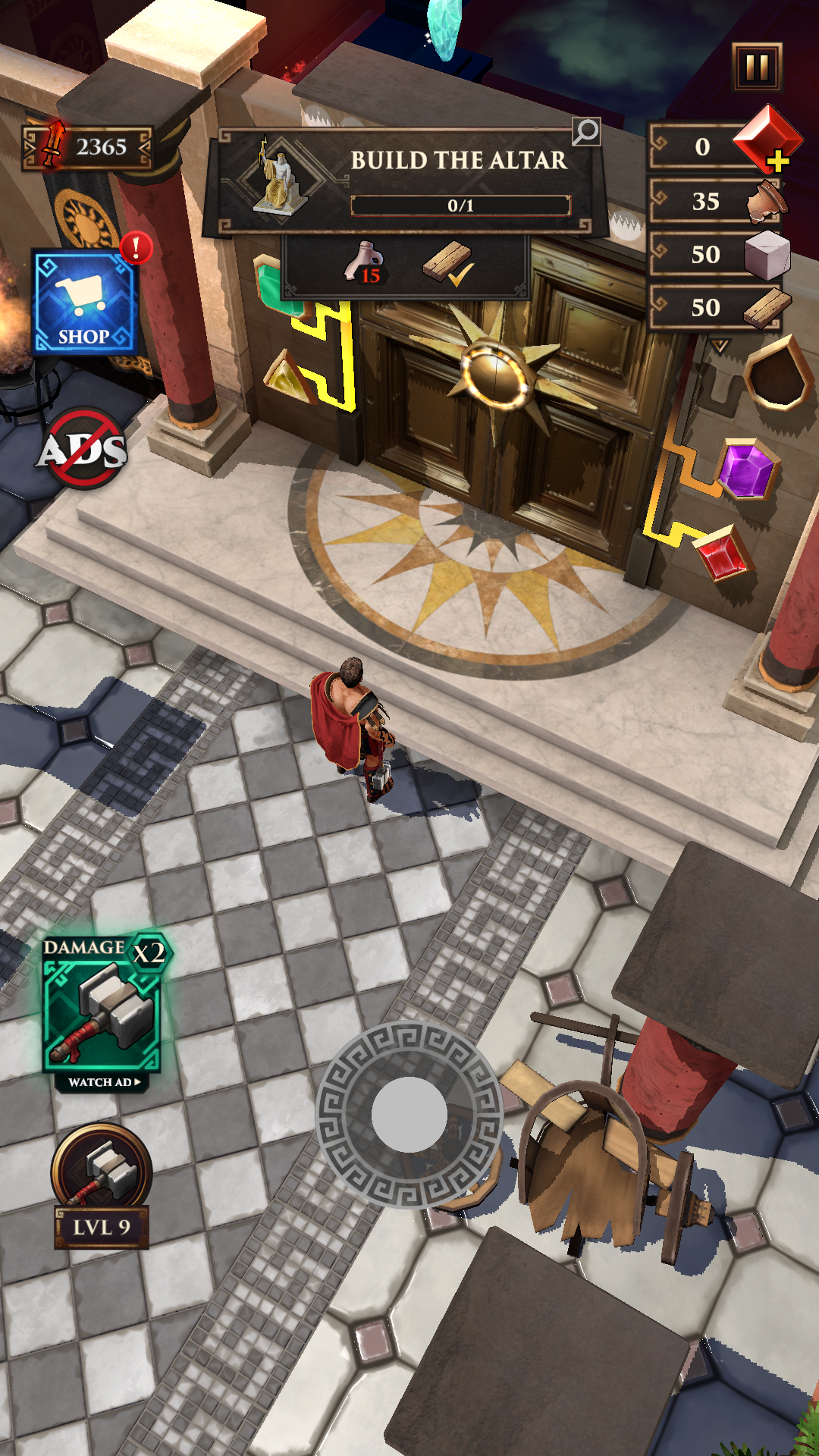Screen dimensions: 819x1456
Task: Tap the no-ads removal button
Action: [x=83, y=449]
